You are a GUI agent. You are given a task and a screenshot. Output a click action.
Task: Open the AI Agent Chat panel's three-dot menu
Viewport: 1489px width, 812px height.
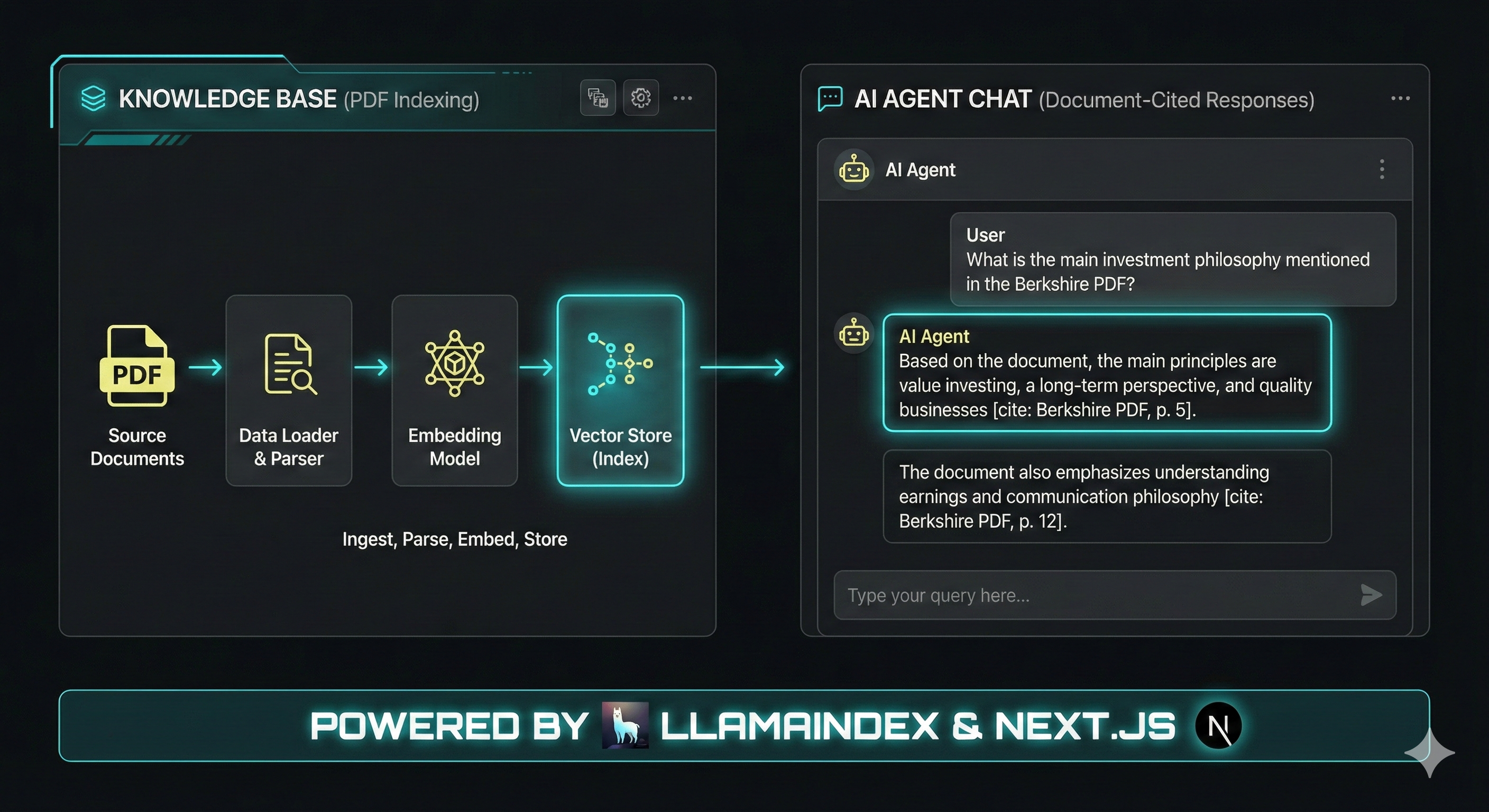[x=1400, y=99]
